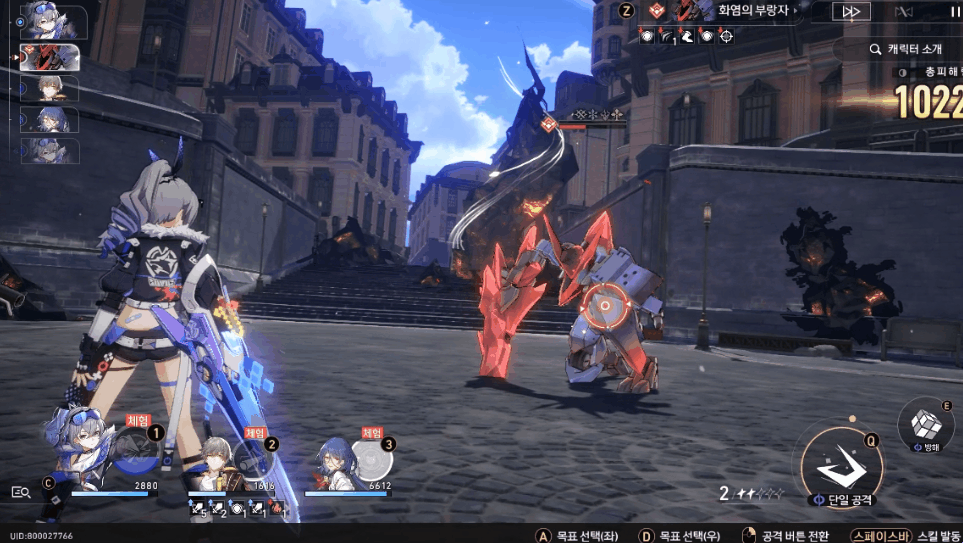Select the red enemy turn-order card
Screen dimensions: 963x543
pos(50,57)
